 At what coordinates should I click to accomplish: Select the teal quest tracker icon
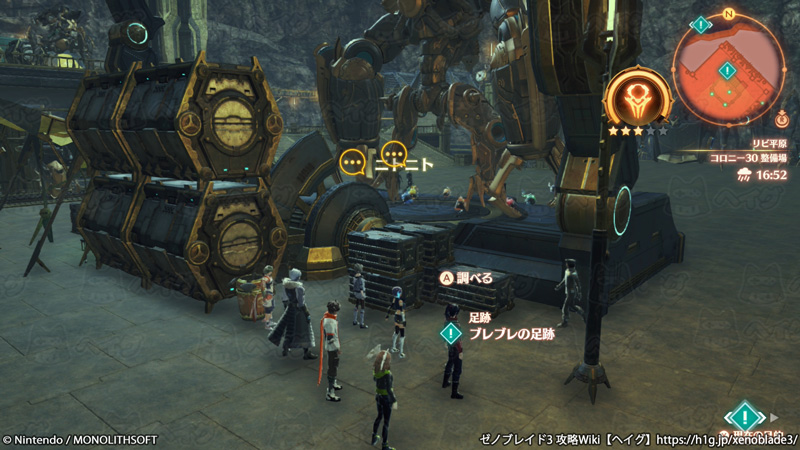click(744, 415)
